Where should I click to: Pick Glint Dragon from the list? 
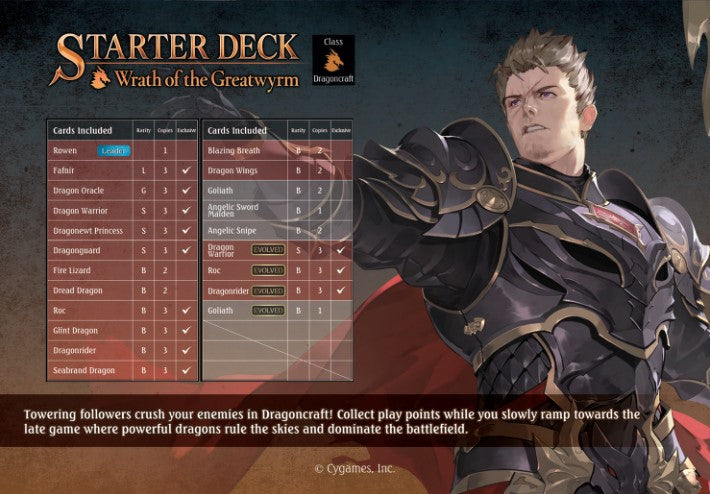tap(122, 330)
